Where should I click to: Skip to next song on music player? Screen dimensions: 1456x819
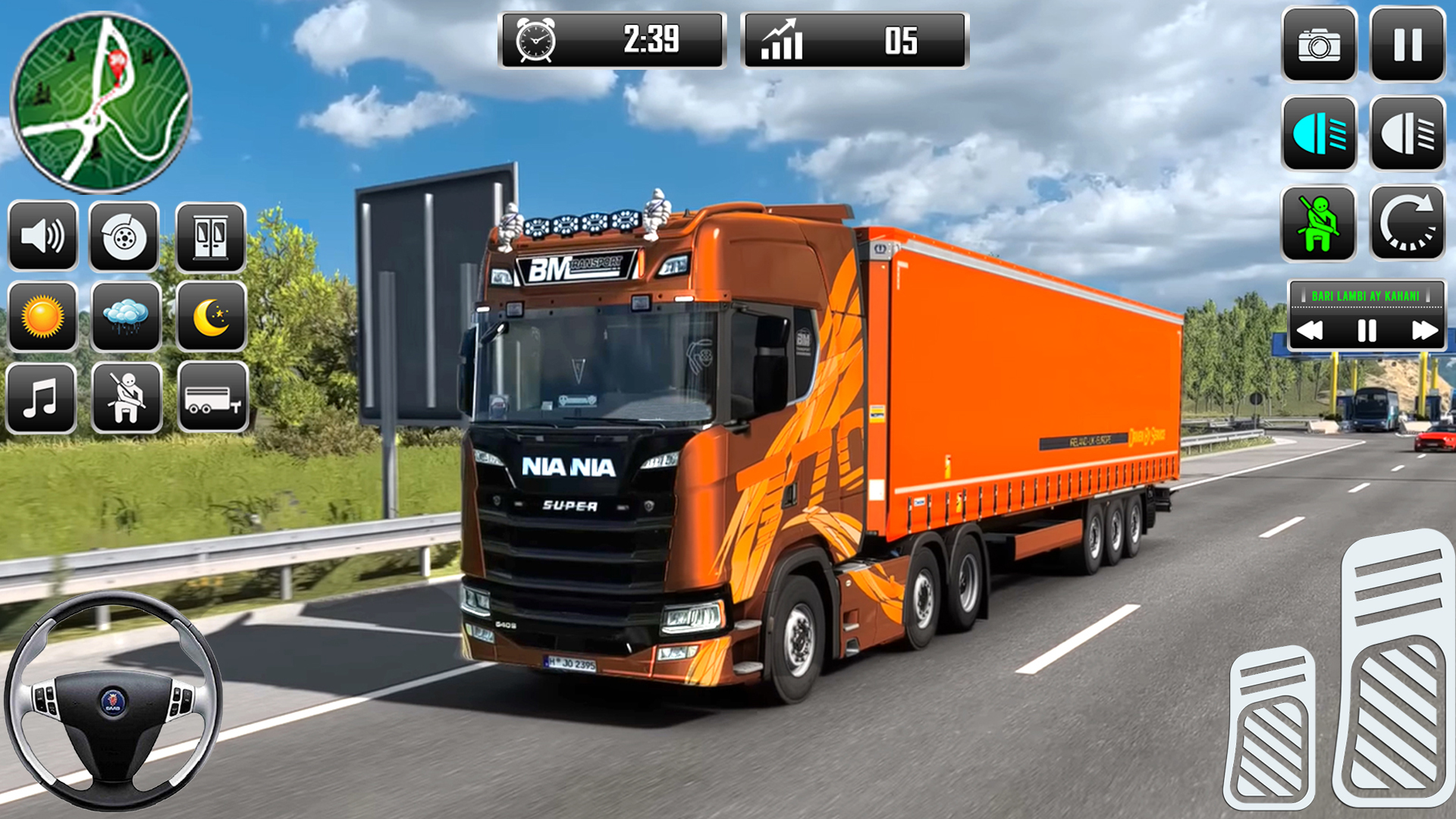(x=1423, y=329)
